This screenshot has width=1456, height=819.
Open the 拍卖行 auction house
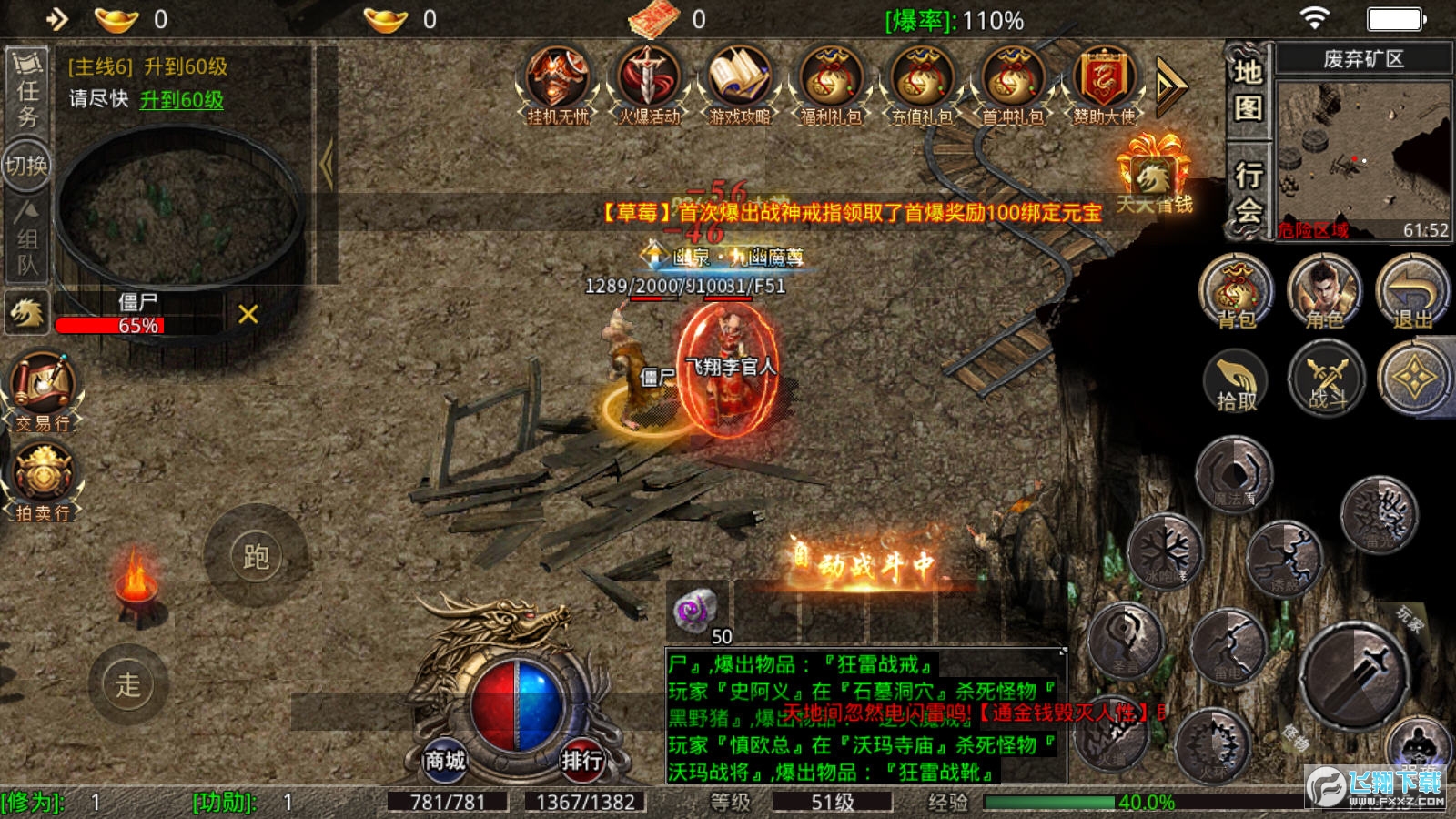[42, 480]
